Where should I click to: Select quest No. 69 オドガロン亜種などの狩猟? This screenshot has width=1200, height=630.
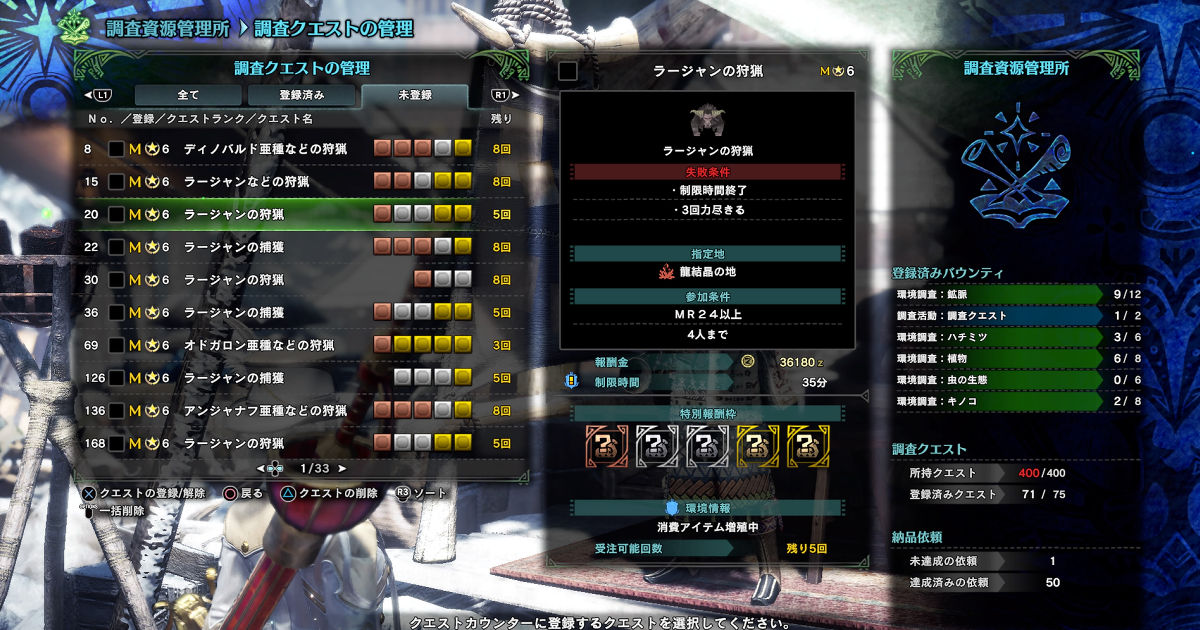[259, 345]
